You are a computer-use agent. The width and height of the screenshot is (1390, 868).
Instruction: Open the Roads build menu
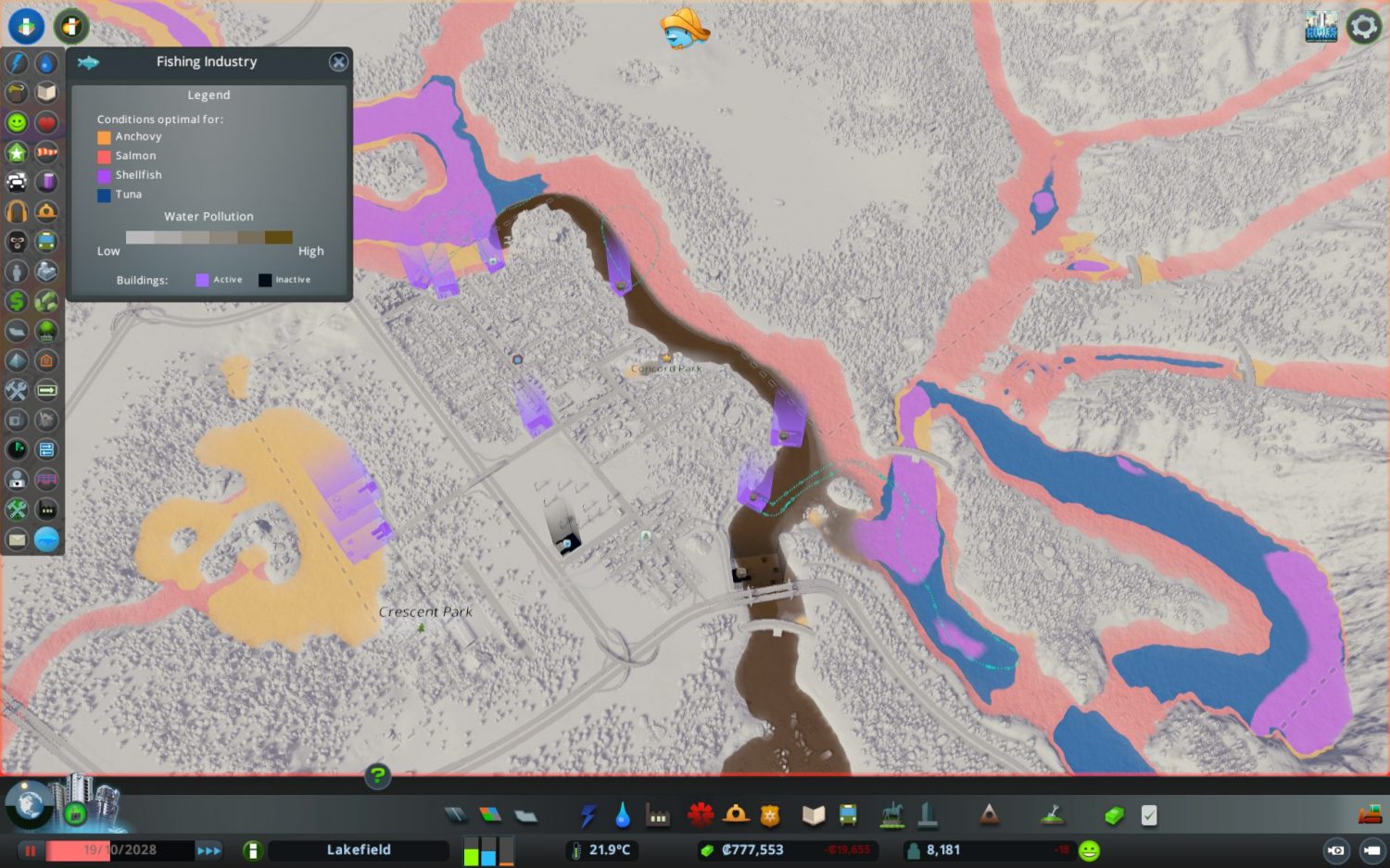click(x=456, y=815)
